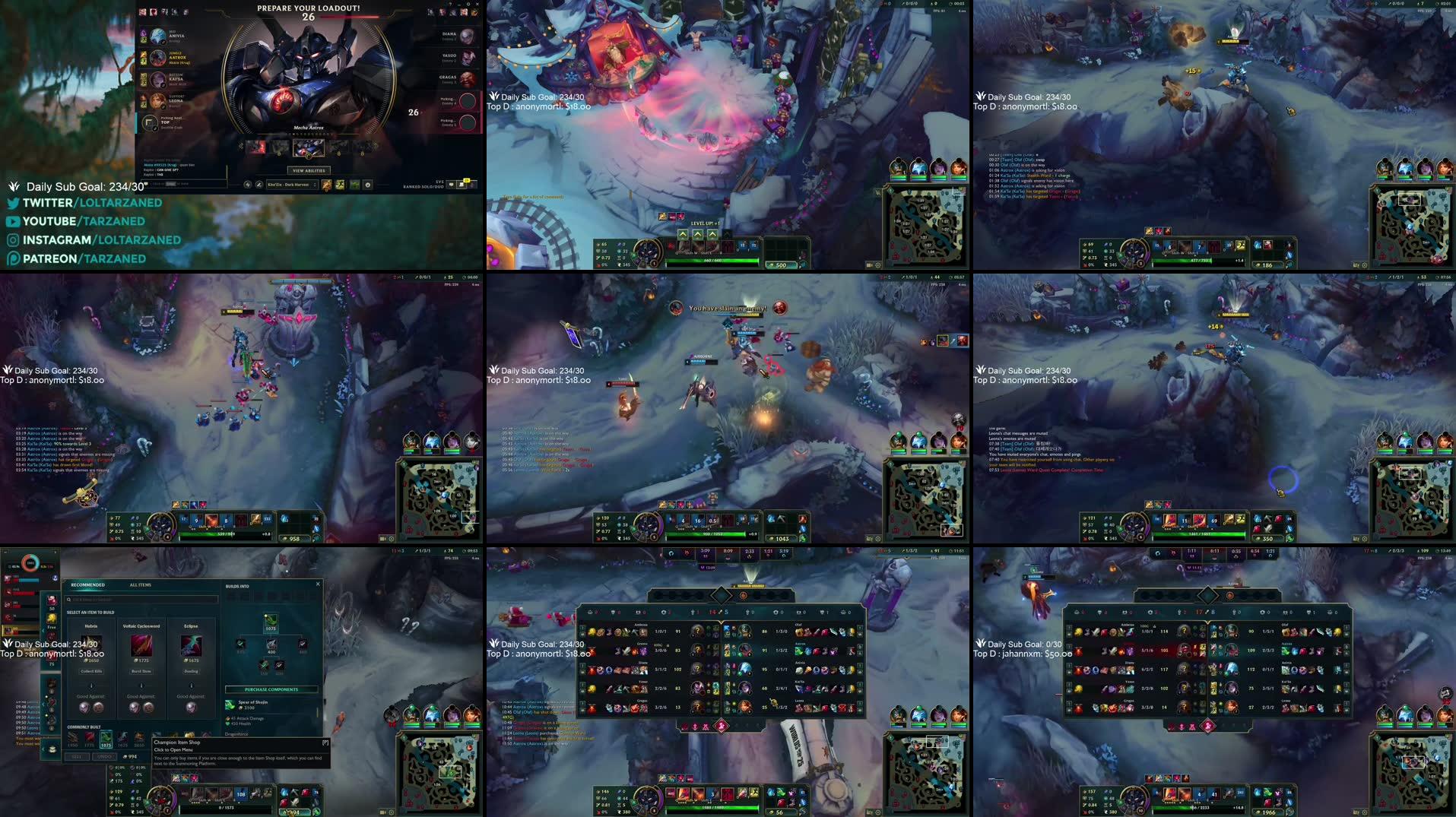
Task: Click the Spear of Shojin icon under Builds Into
Action: pyautogui.click(x=271, y=622)
